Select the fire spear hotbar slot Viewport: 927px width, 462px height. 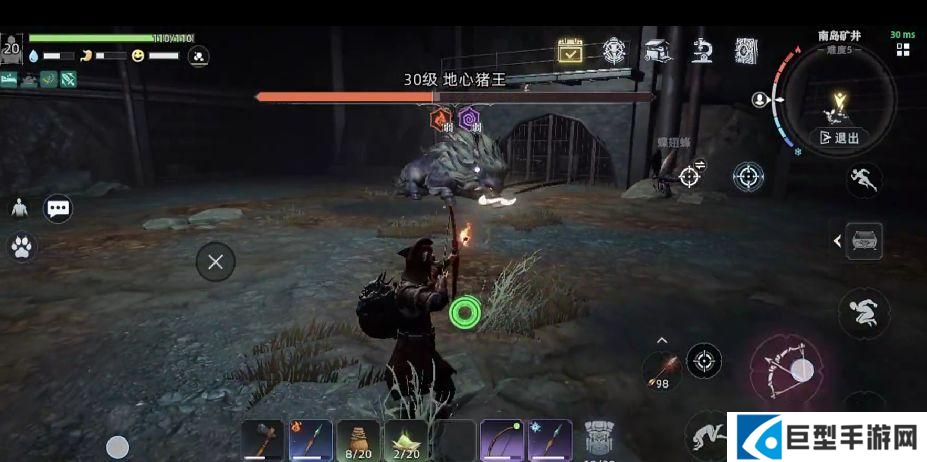(309, 440)
